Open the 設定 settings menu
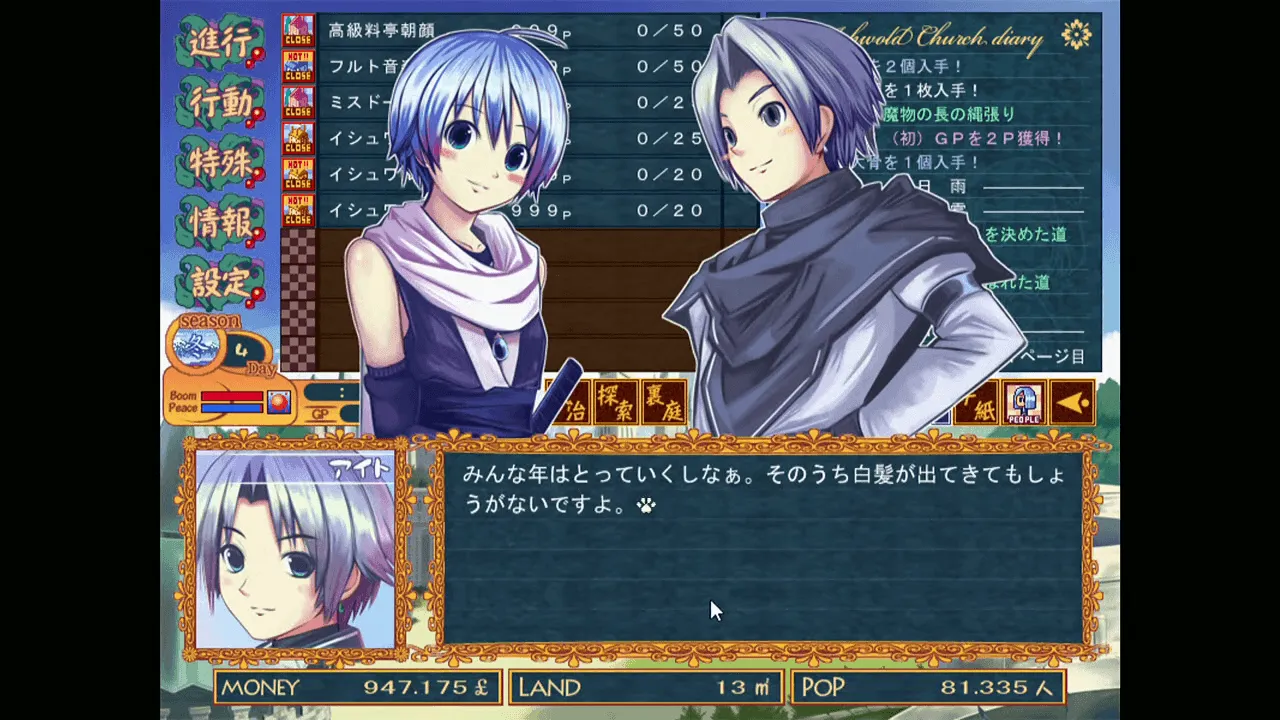1280x720 pixels. (x=219, y=282)
